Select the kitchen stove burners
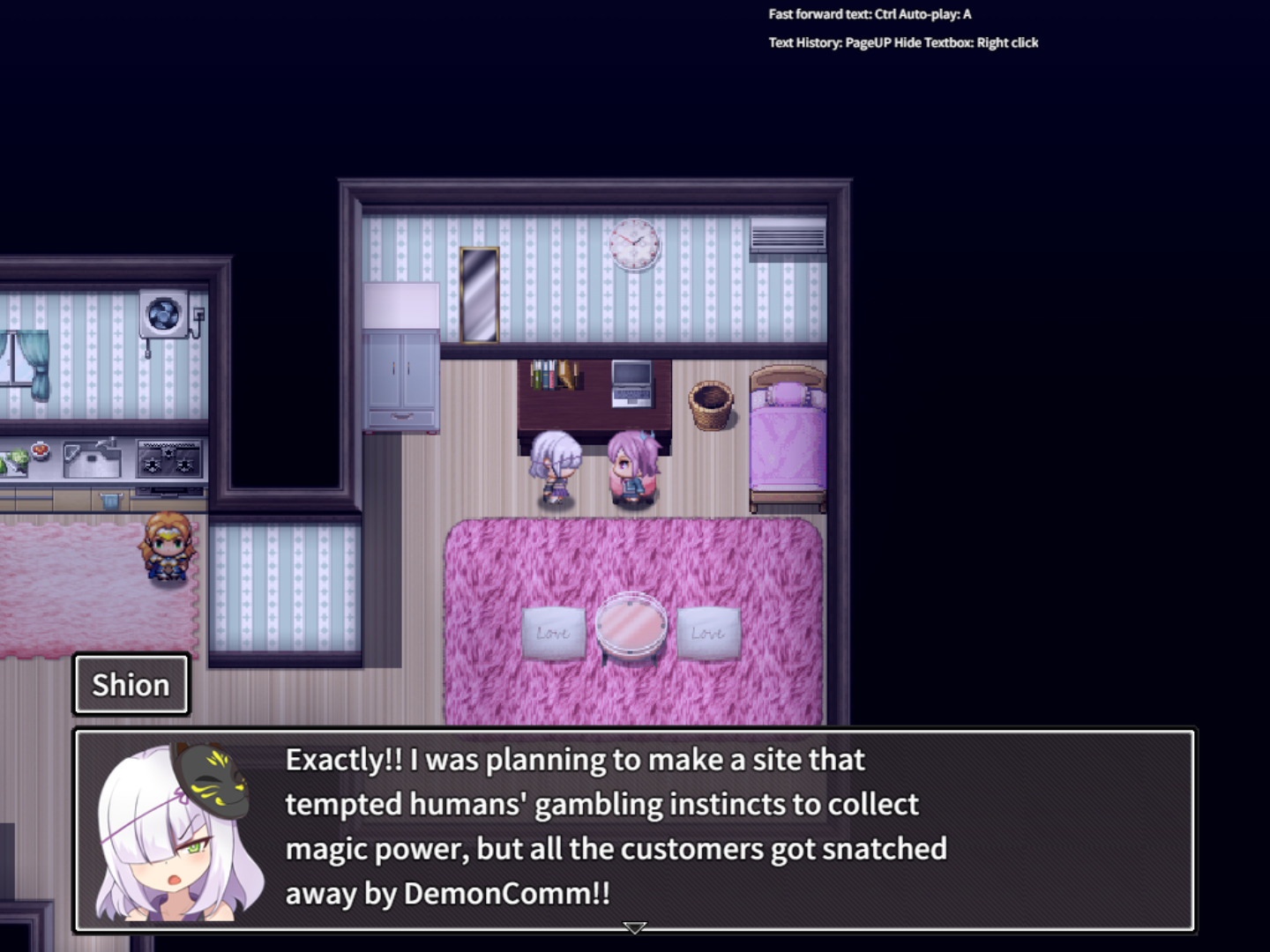This screenshot has height=952, width=1270. tap(170, 457)
